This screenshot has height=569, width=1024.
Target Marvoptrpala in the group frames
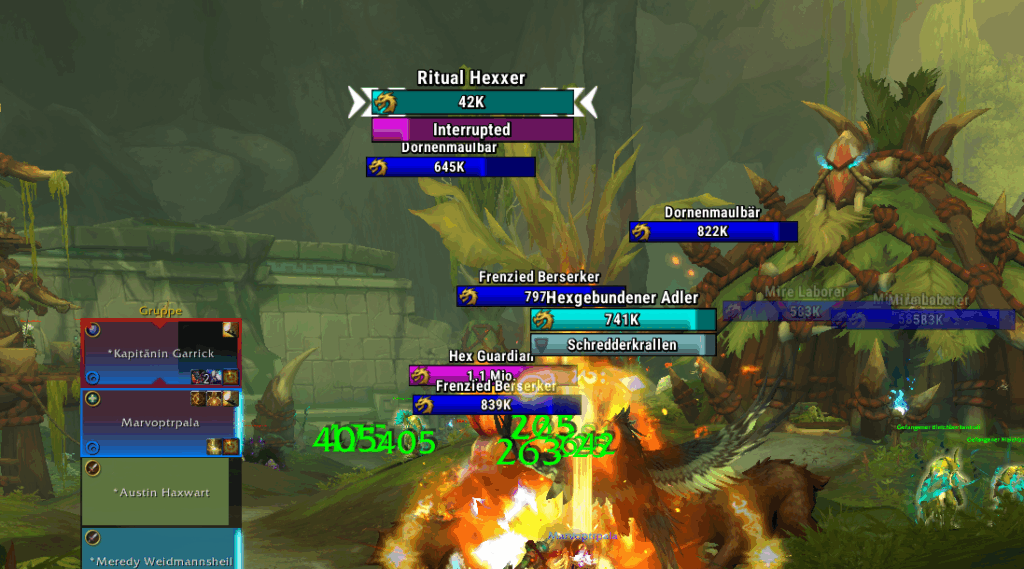[160, 422]
